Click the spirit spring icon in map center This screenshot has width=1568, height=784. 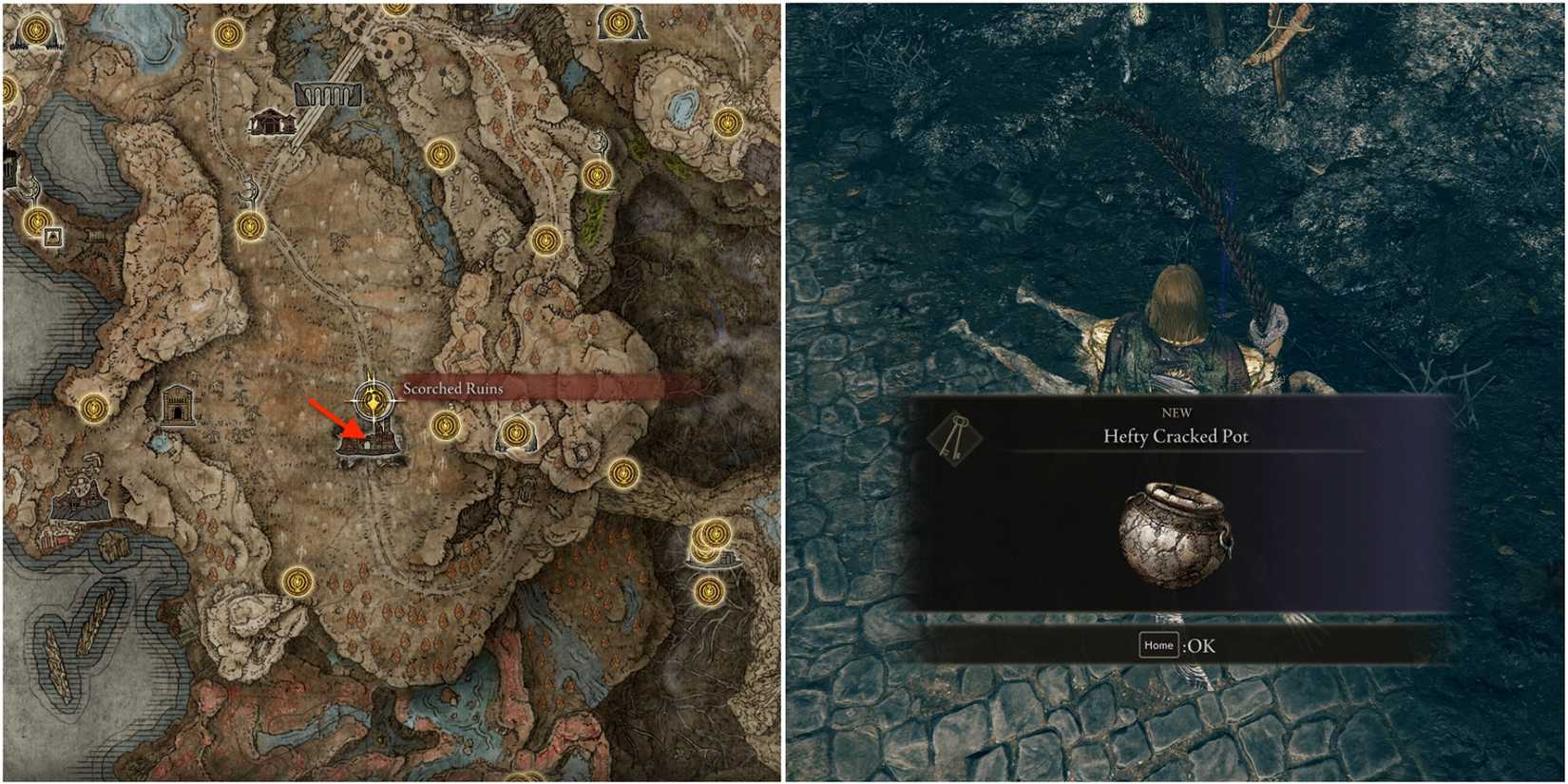point(250,195)
